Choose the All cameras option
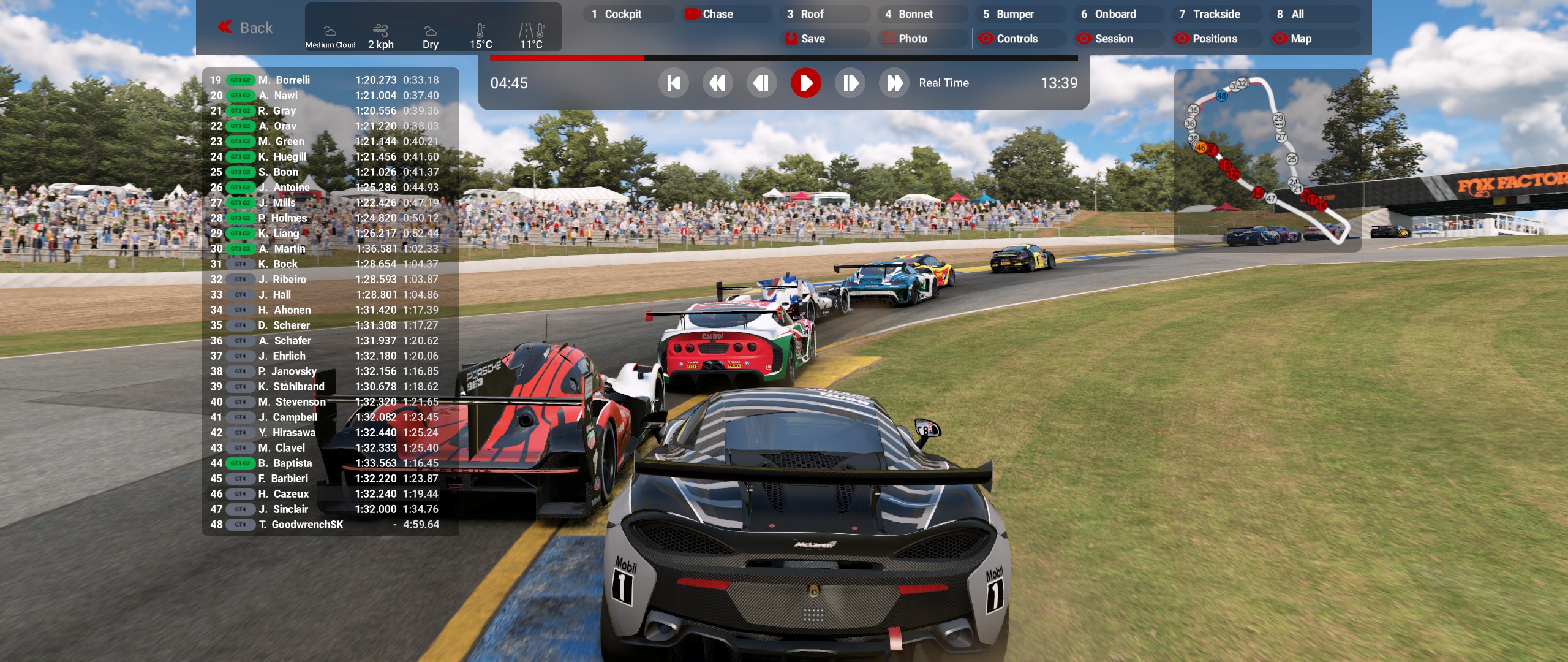This screenshot has height=662, width=1568. [1313, 14]
